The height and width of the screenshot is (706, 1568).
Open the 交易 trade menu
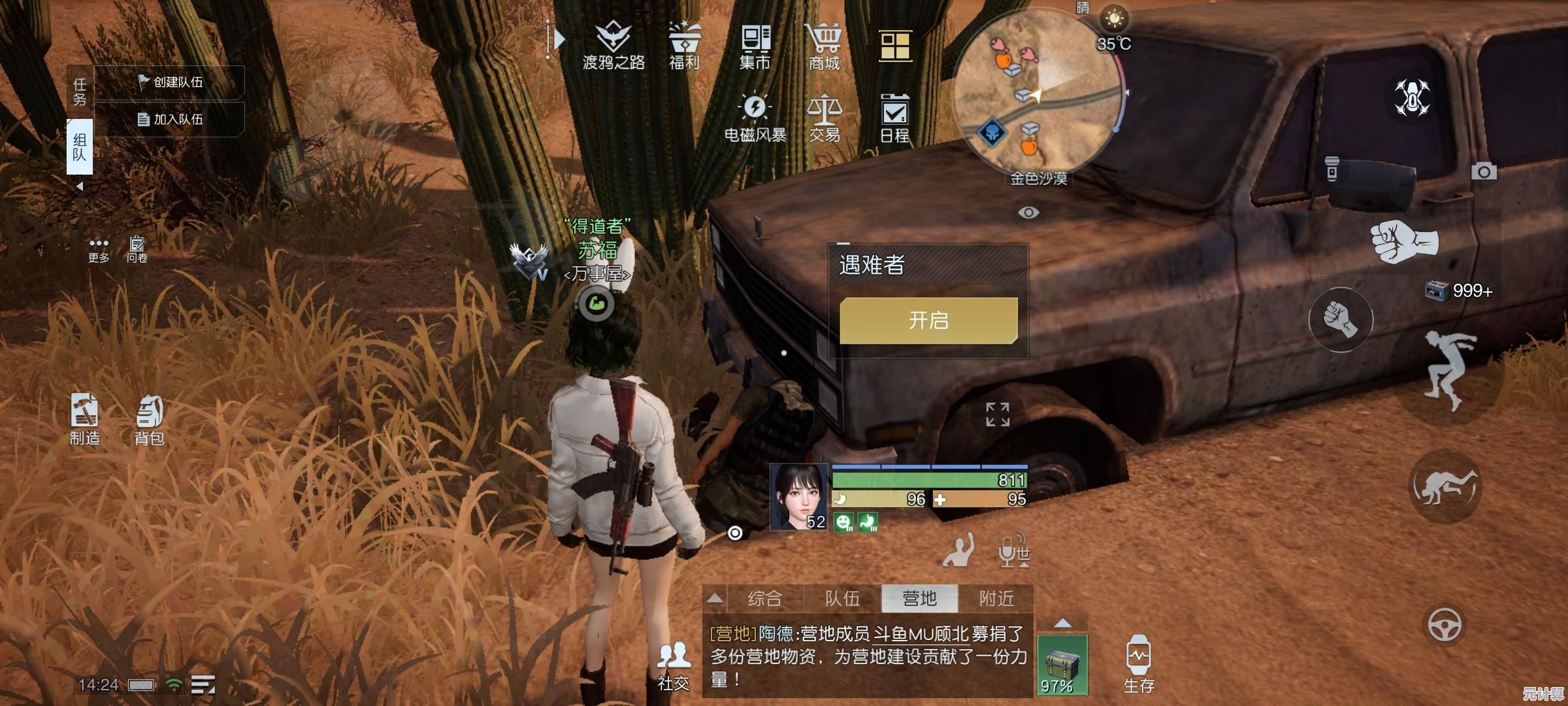pyautogui.click(x=824, y=118)
